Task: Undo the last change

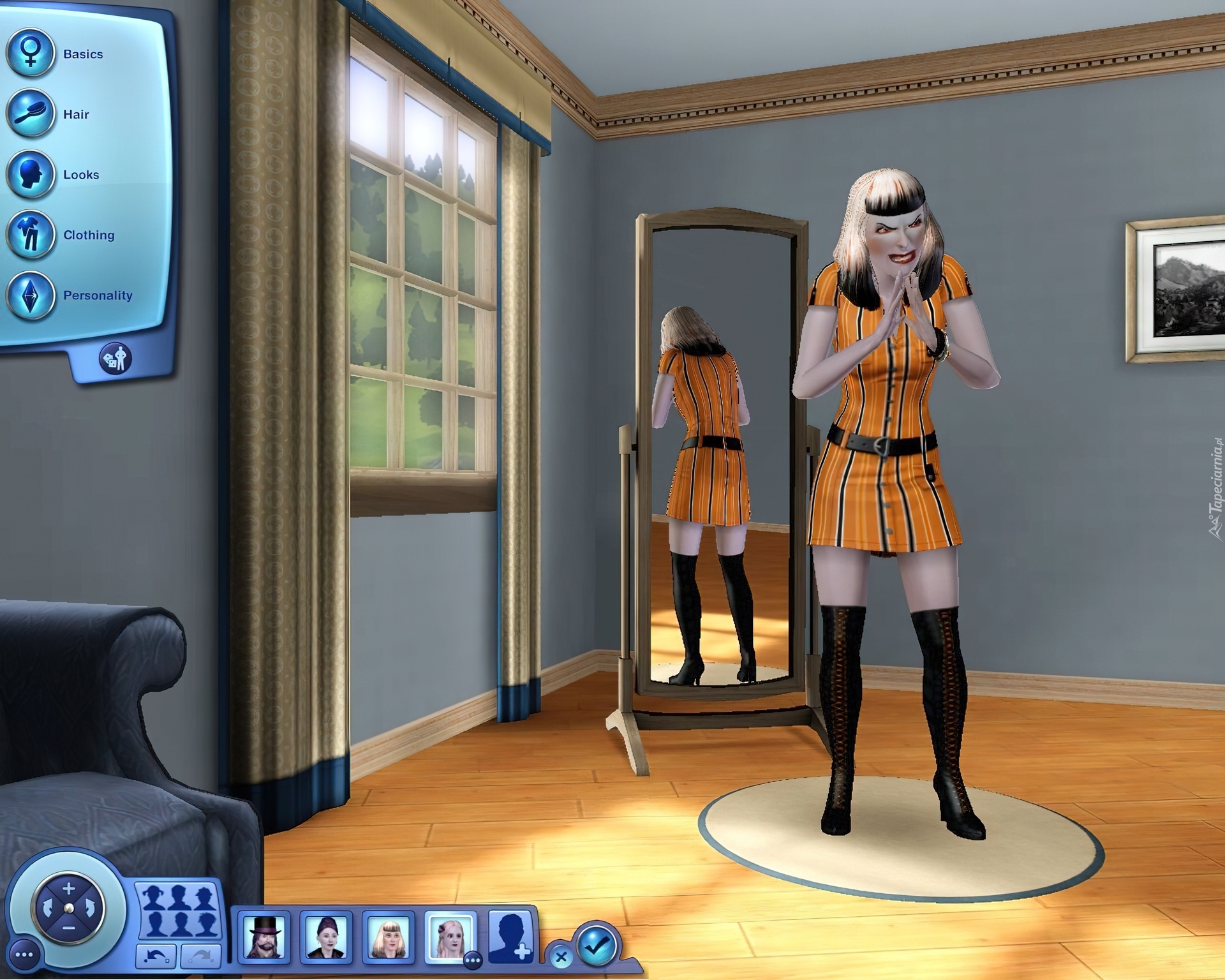Action: pos(156,956)
